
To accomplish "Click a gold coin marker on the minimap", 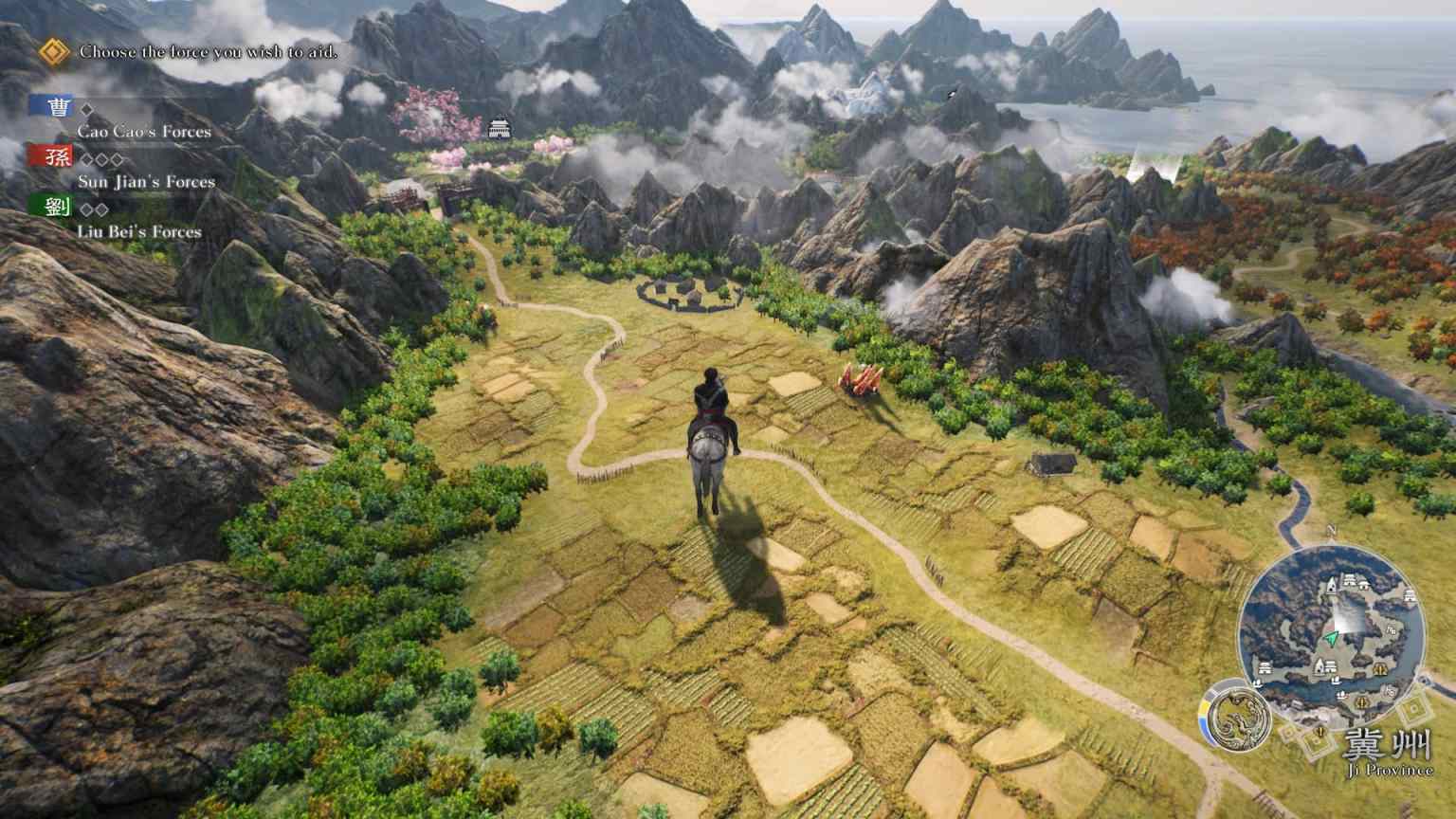I will tap(1380, 668).
